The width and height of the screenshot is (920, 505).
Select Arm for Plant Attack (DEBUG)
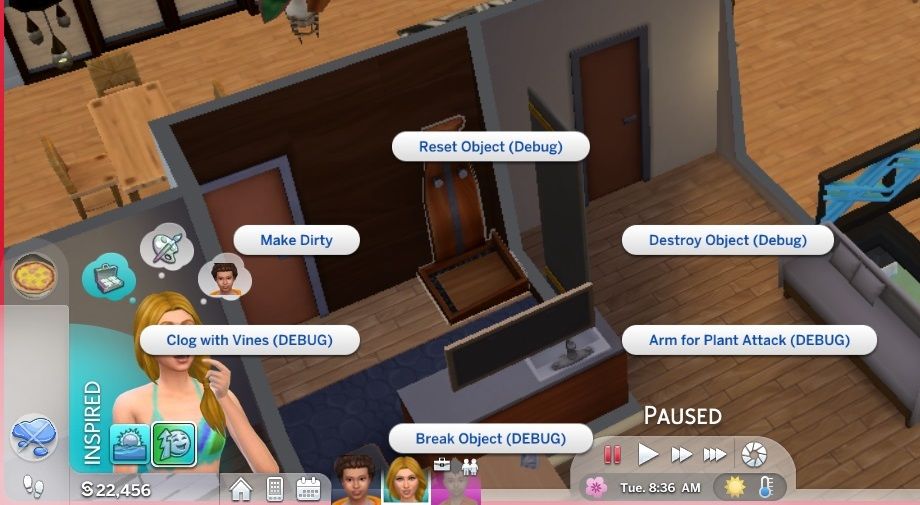(749, 340)
